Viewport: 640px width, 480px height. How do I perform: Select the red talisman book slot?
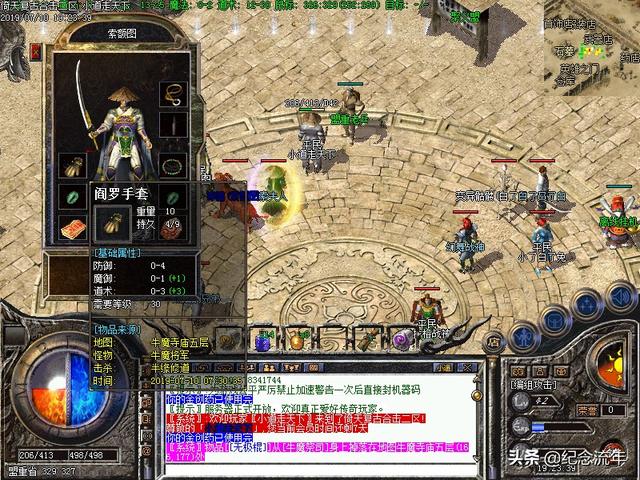[74, 230]
